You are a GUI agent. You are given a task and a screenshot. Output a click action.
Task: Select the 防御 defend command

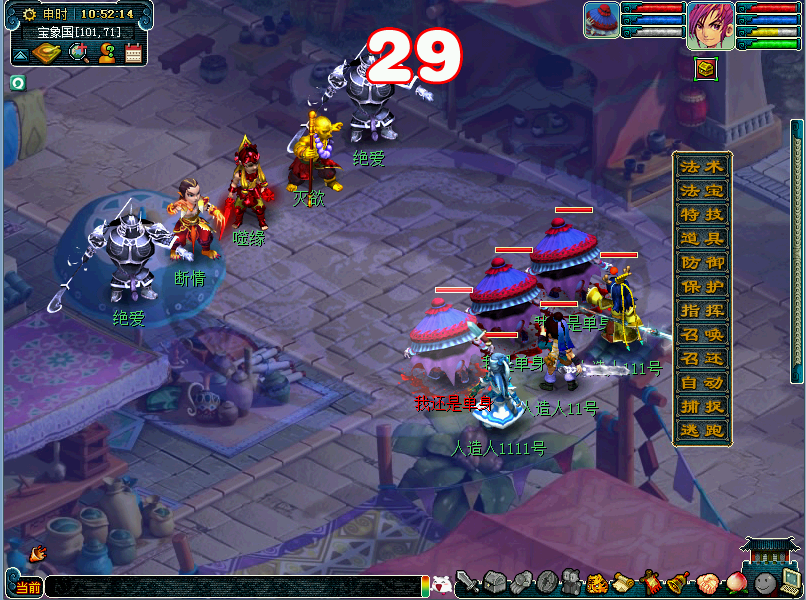click(701, 262)
